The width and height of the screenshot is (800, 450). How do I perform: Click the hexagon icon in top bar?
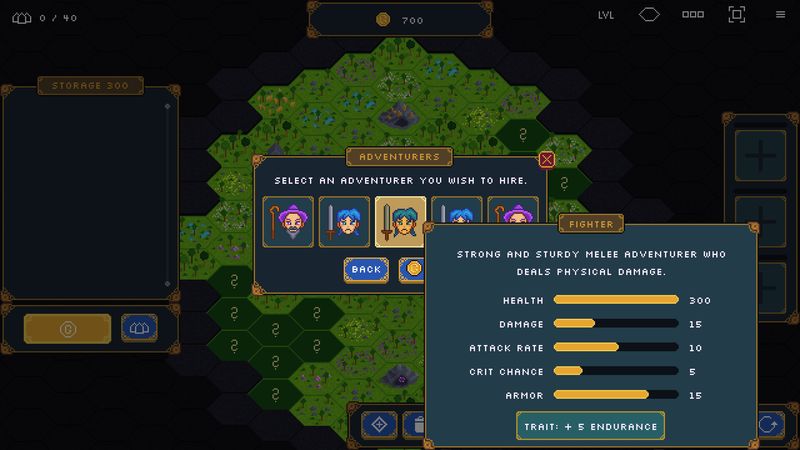click(650, 15)
